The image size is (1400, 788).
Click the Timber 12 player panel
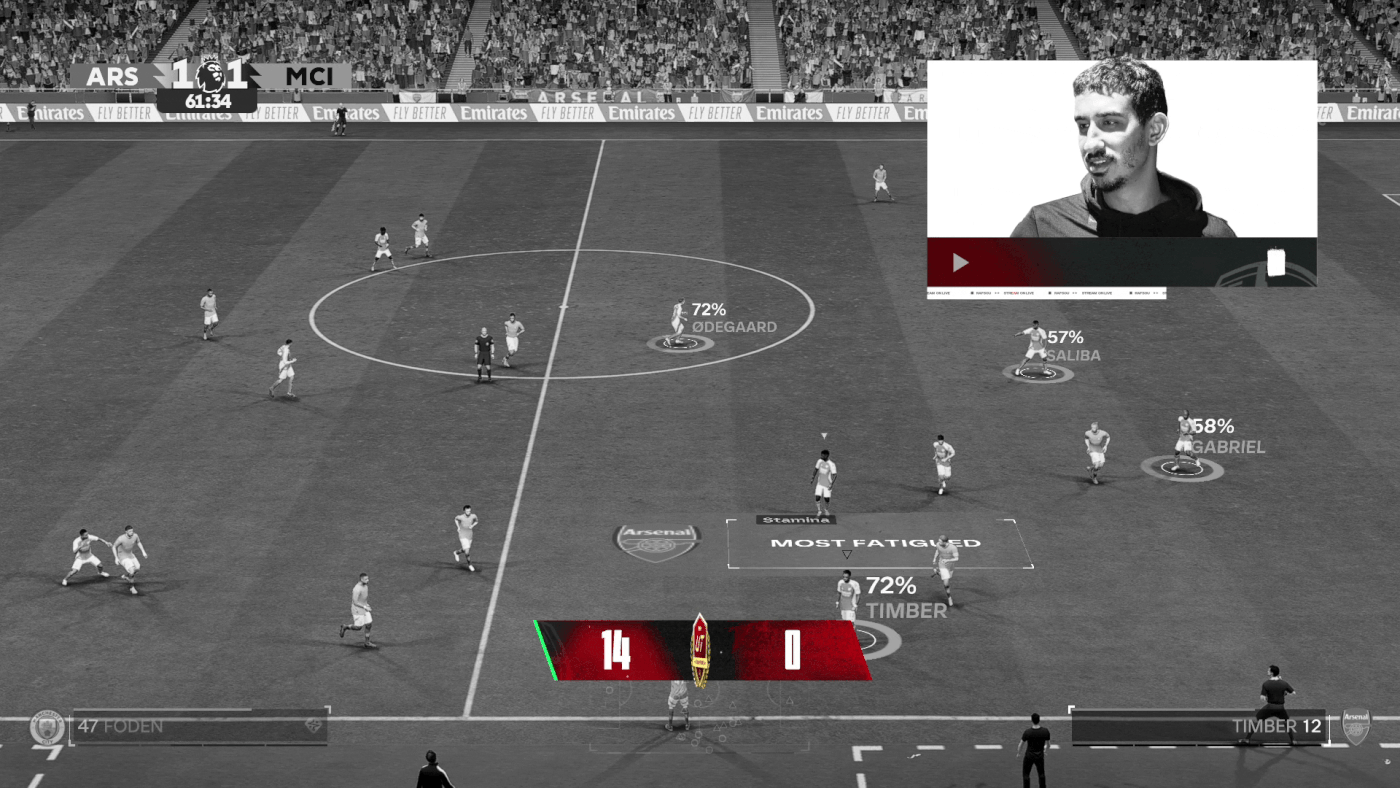(x=1198, y=727)
